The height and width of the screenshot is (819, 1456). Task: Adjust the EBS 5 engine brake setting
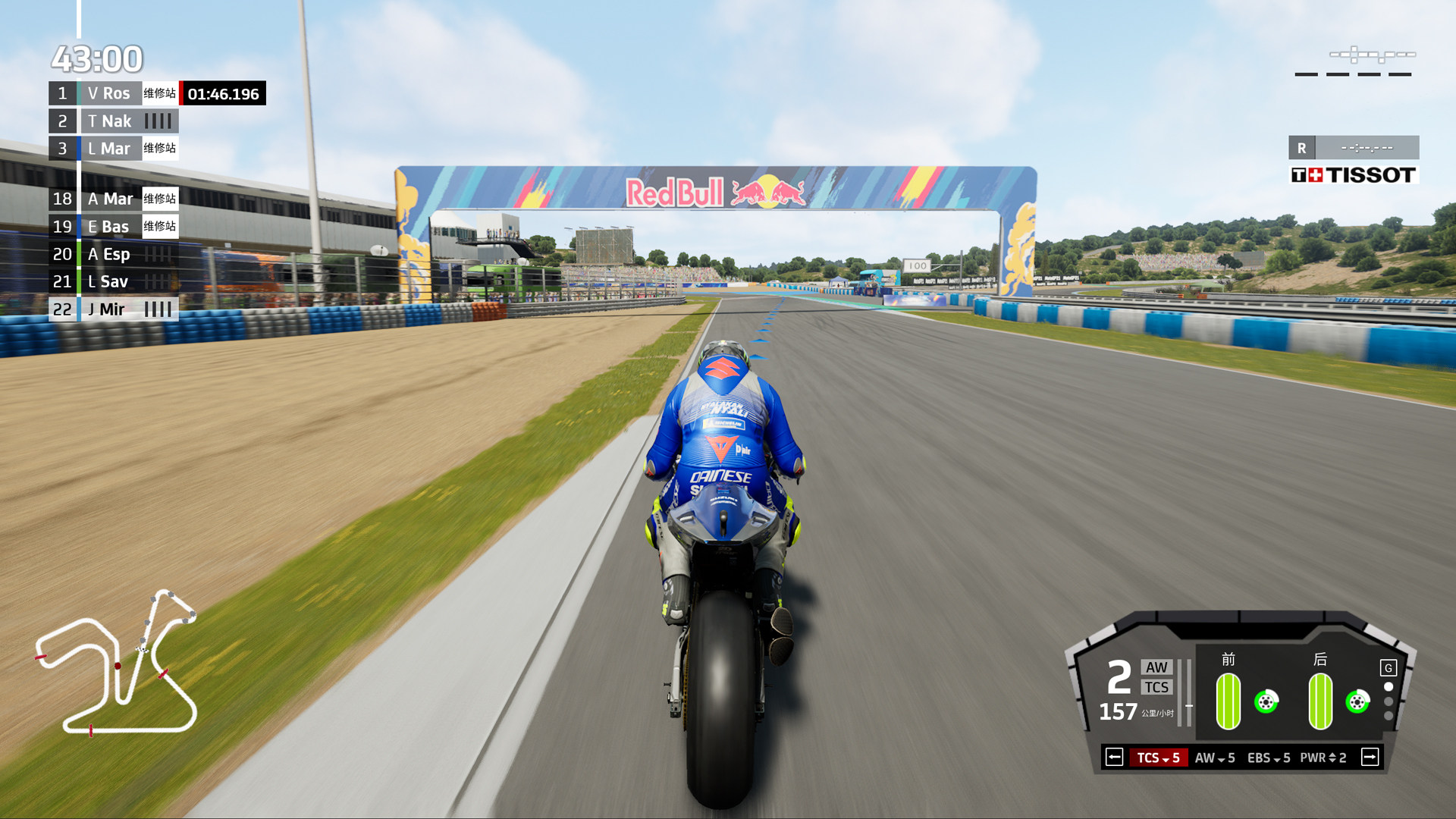1269,758
